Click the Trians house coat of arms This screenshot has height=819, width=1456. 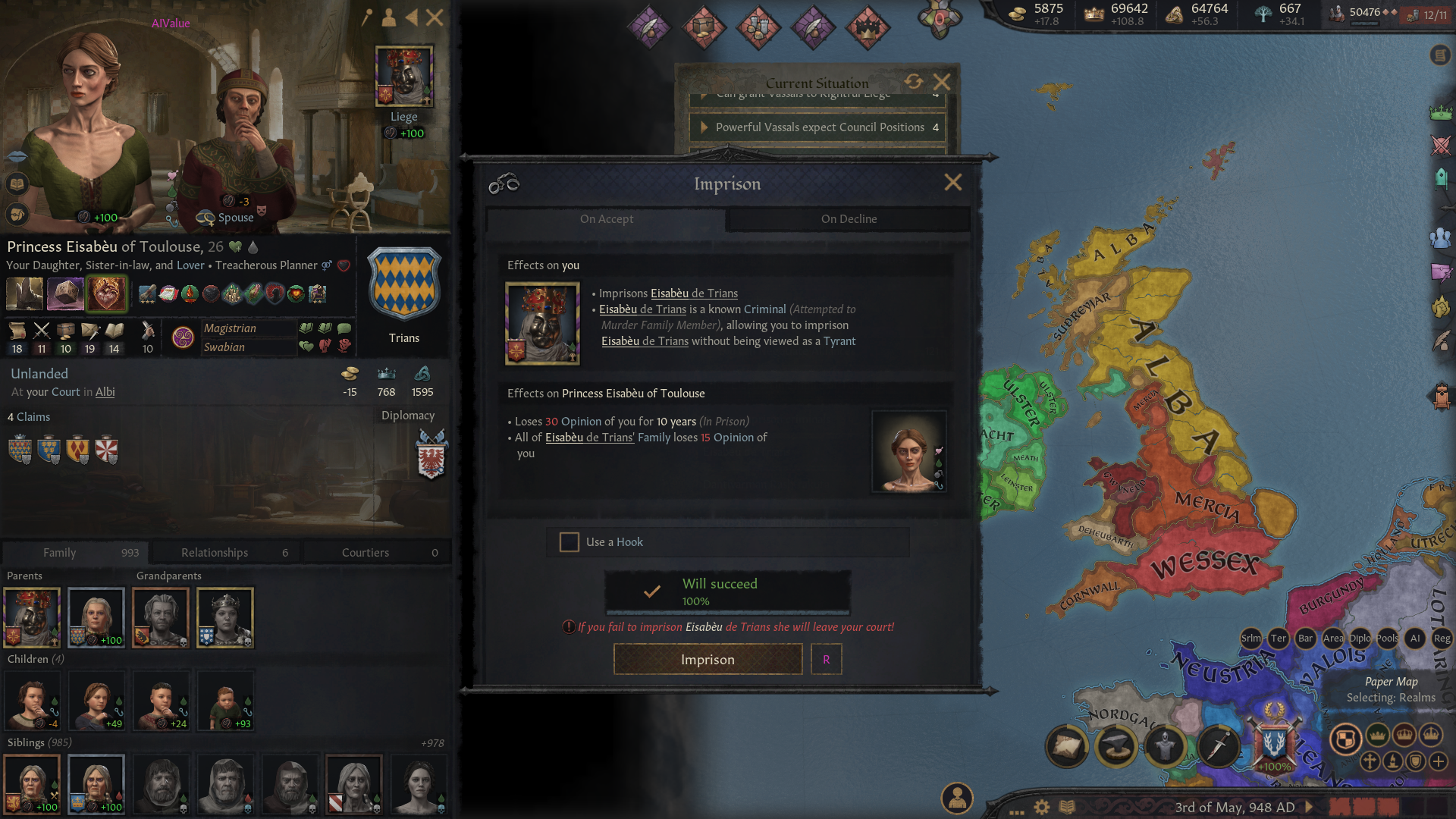tap(404, 284)
